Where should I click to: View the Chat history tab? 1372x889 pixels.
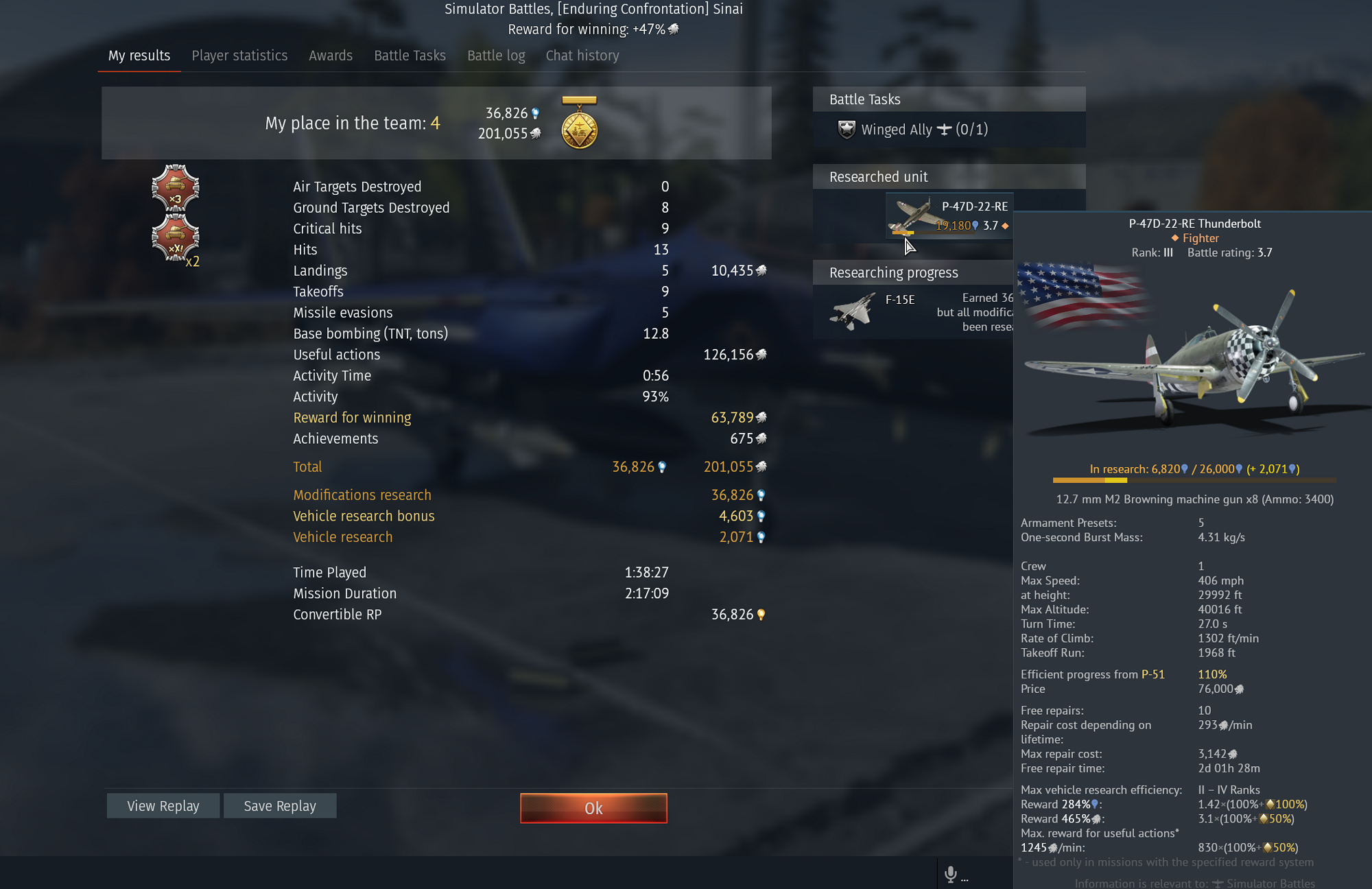(582, 55)
